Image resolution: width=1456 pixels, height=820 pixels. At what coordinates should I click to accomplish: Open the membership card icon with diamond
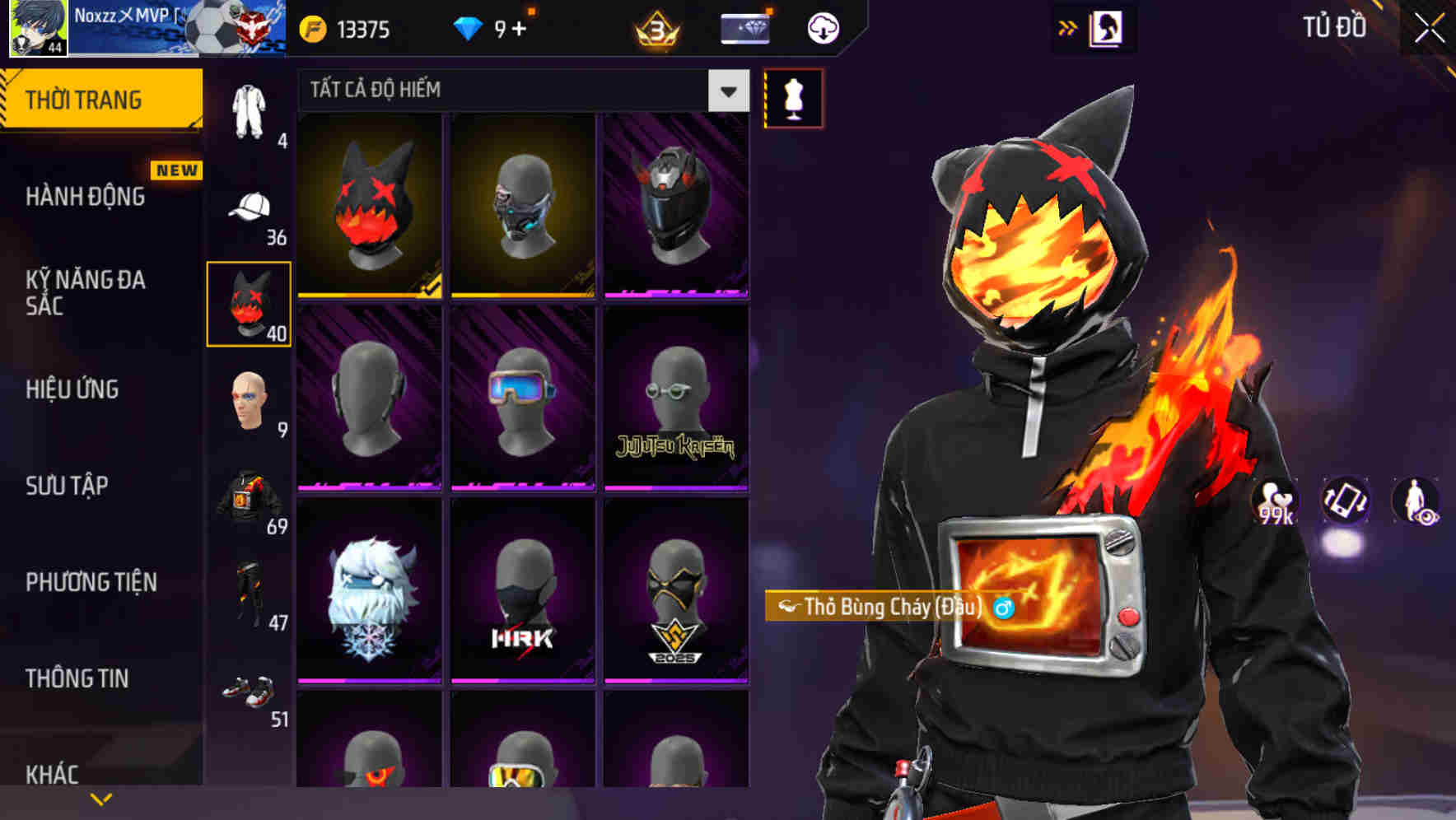pos(744,27)
